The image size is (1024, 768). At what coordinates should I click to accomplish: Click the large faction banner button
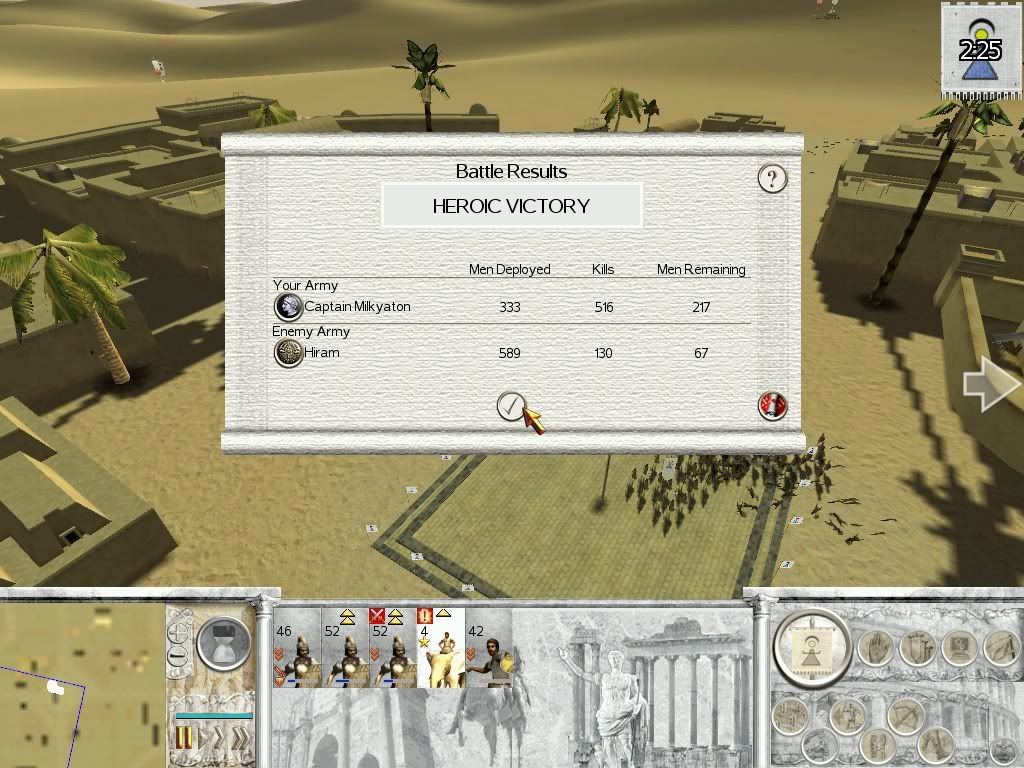click(813, 649)
